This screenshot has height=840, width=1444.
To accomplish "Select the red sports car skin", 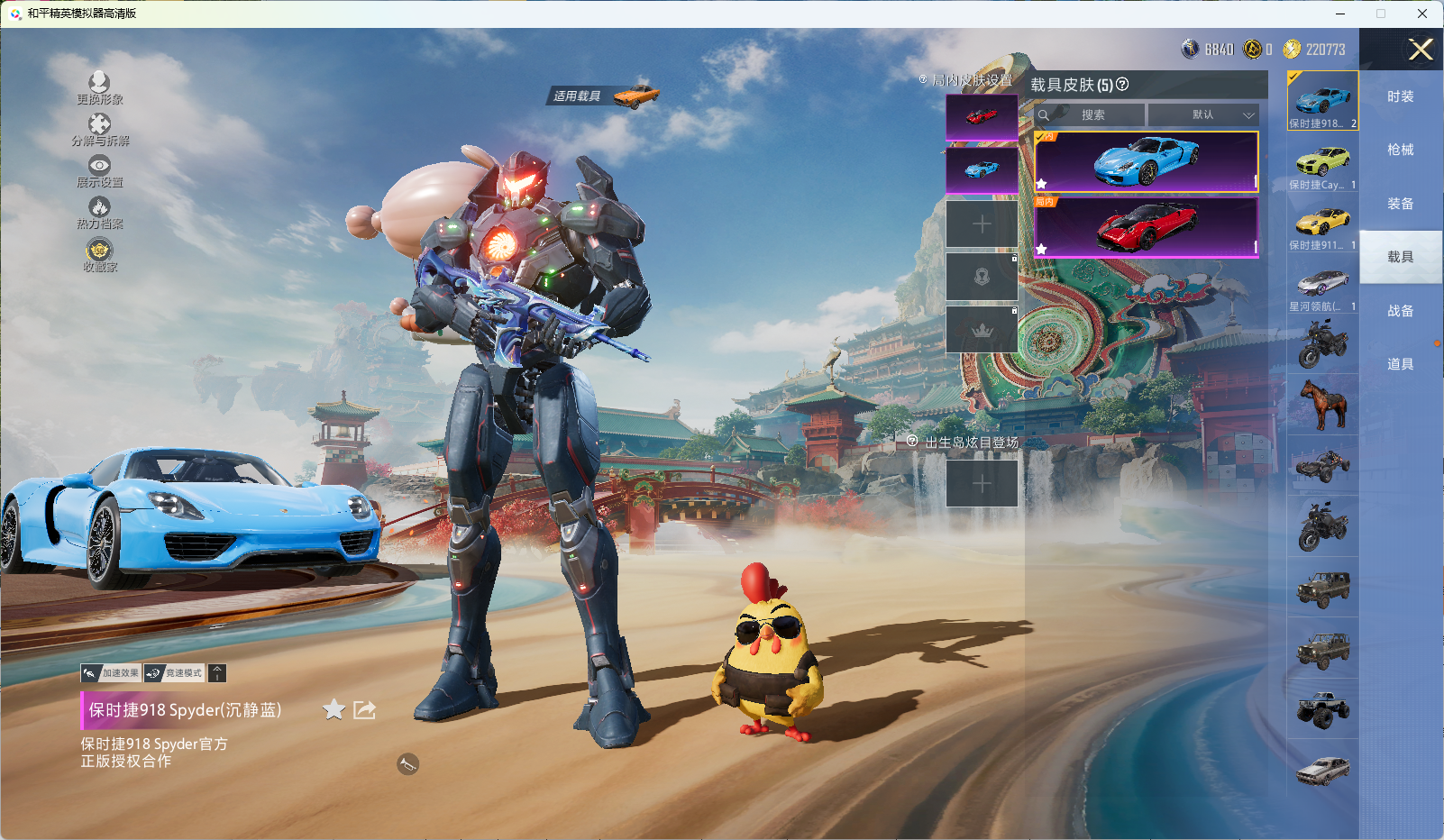I will pos(1146,227).
